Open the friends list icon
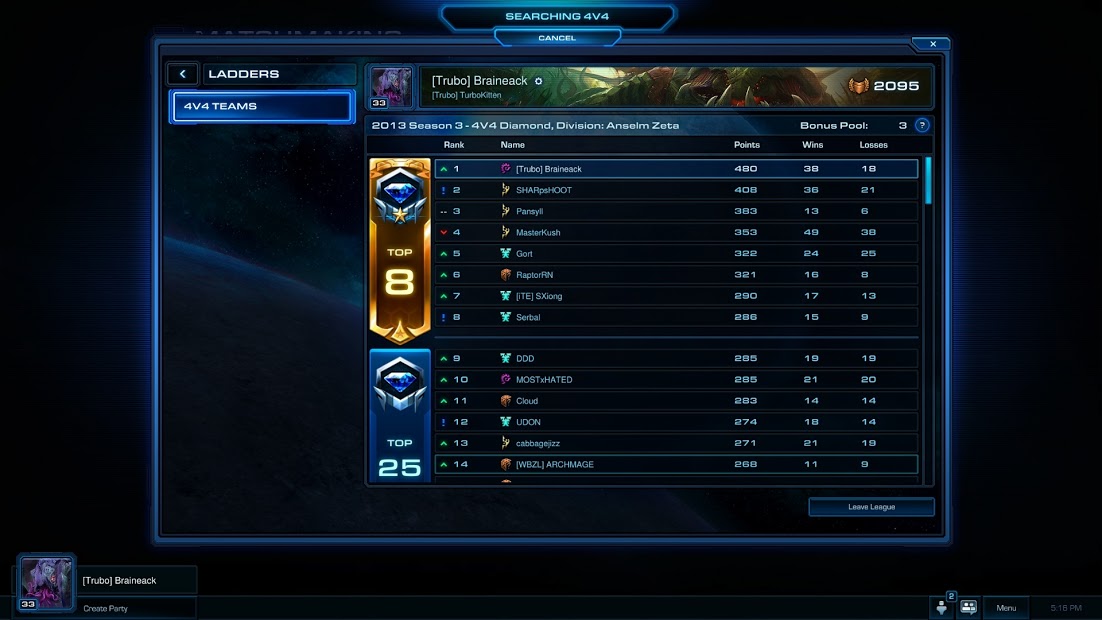 pos(968,608)
